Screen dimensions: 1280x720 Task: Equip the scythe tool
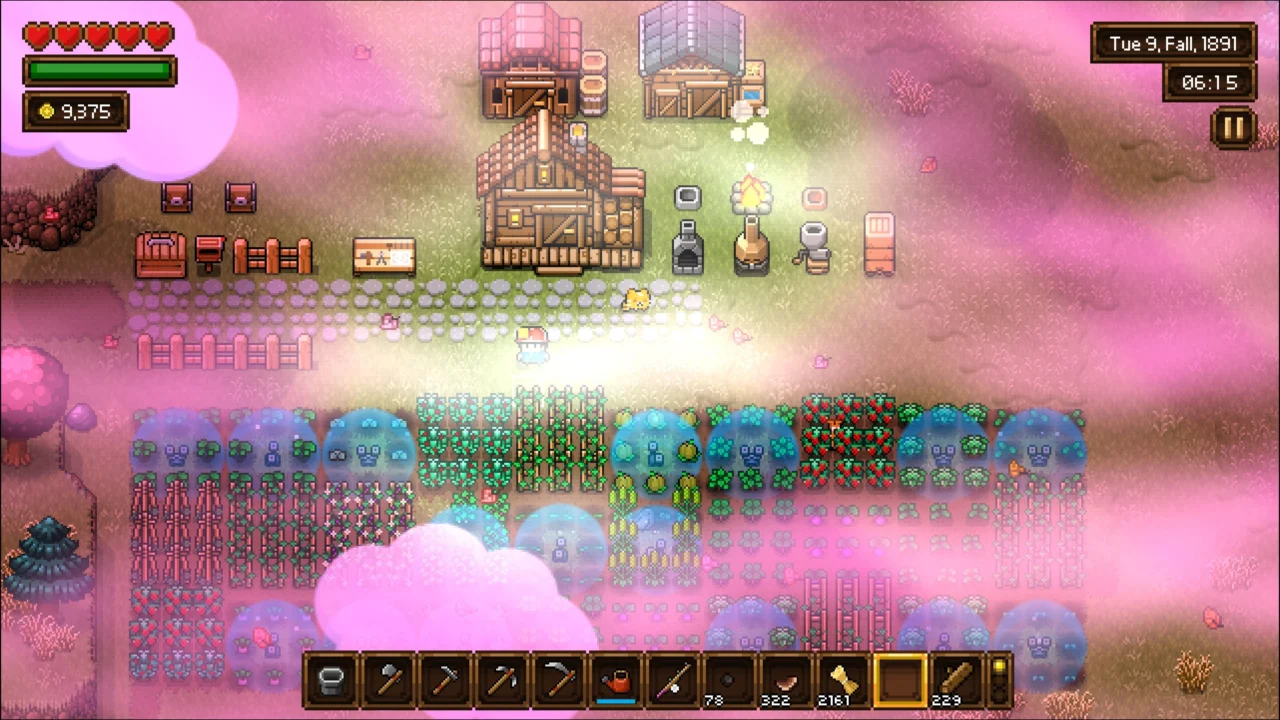pos(559,681)
